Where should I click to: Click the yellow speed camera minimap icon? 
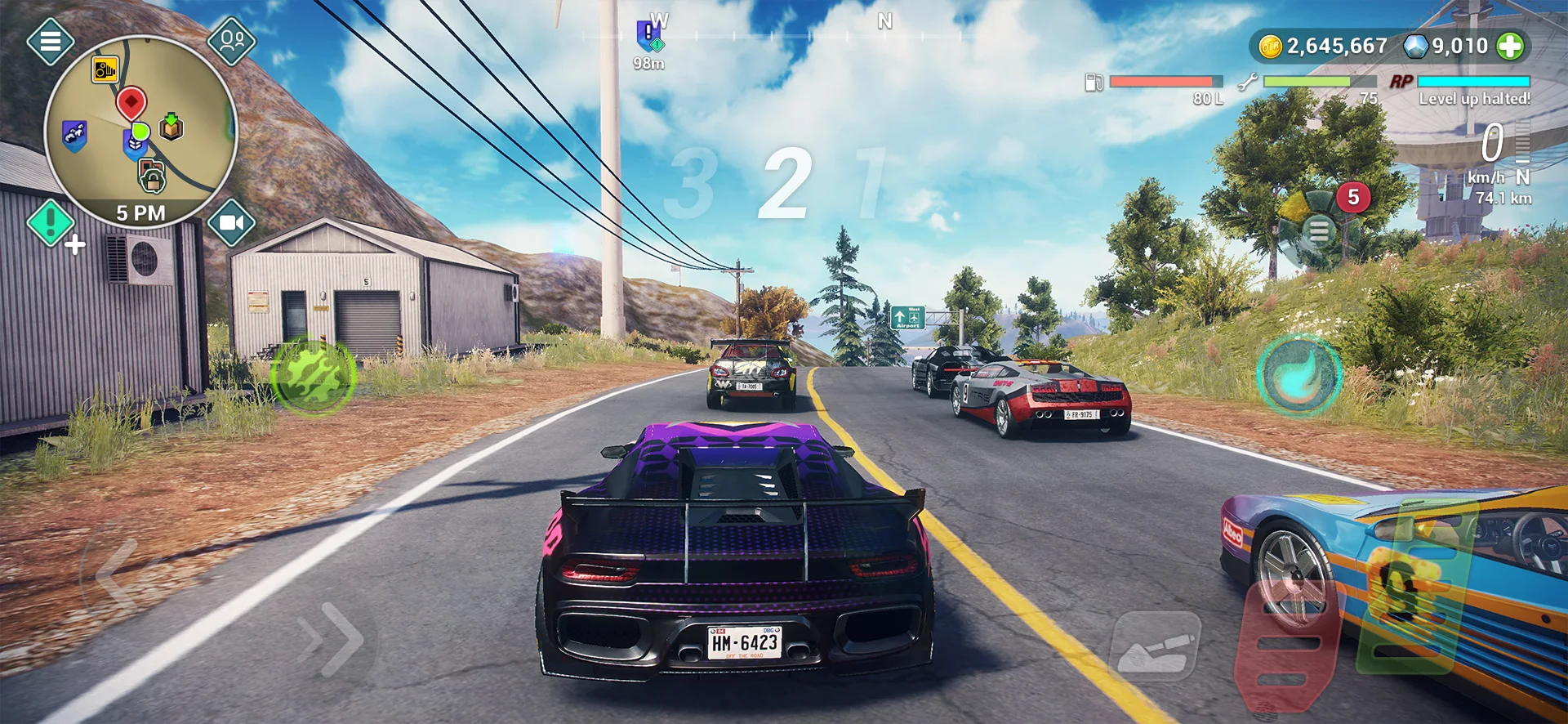pyautogui.click(x=105, y=70)
